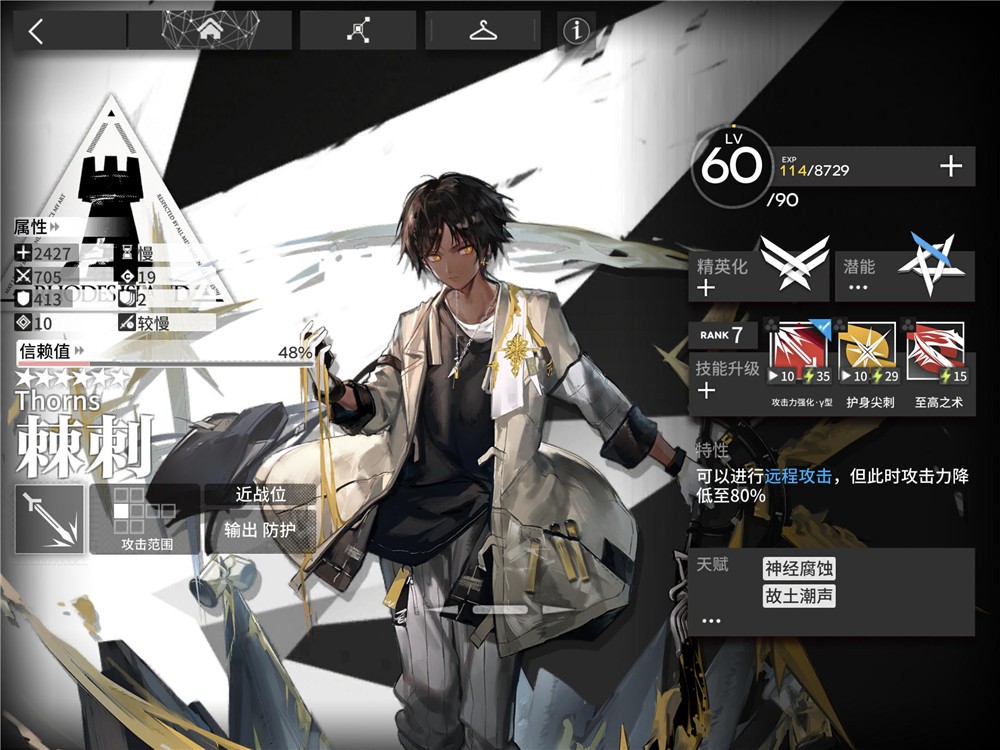Add EXP with the plus beside level
Image resolution: width=1000 pixels, height=750 pixels.
tap(950, 167)
